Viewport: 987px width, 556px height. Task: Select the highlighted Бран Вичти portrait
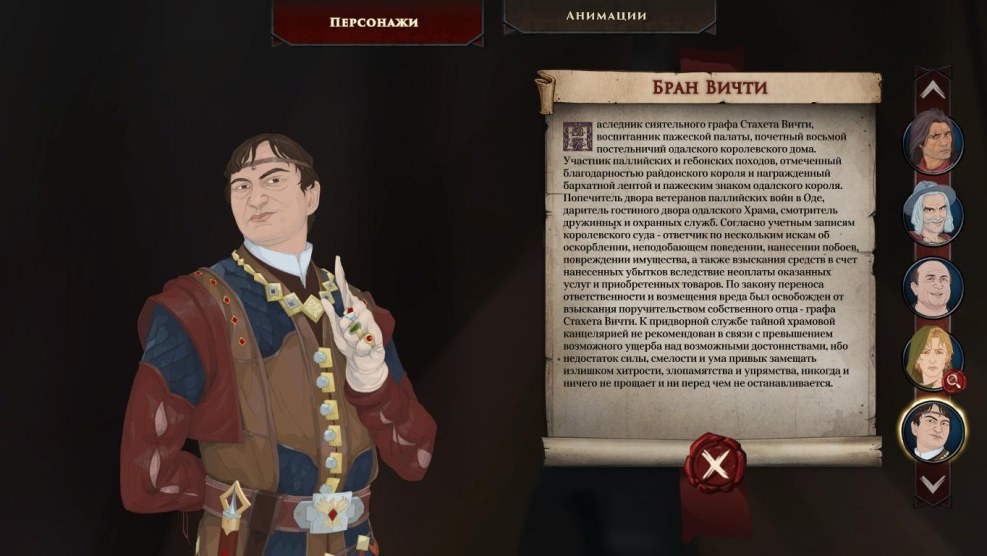(931, 430)
